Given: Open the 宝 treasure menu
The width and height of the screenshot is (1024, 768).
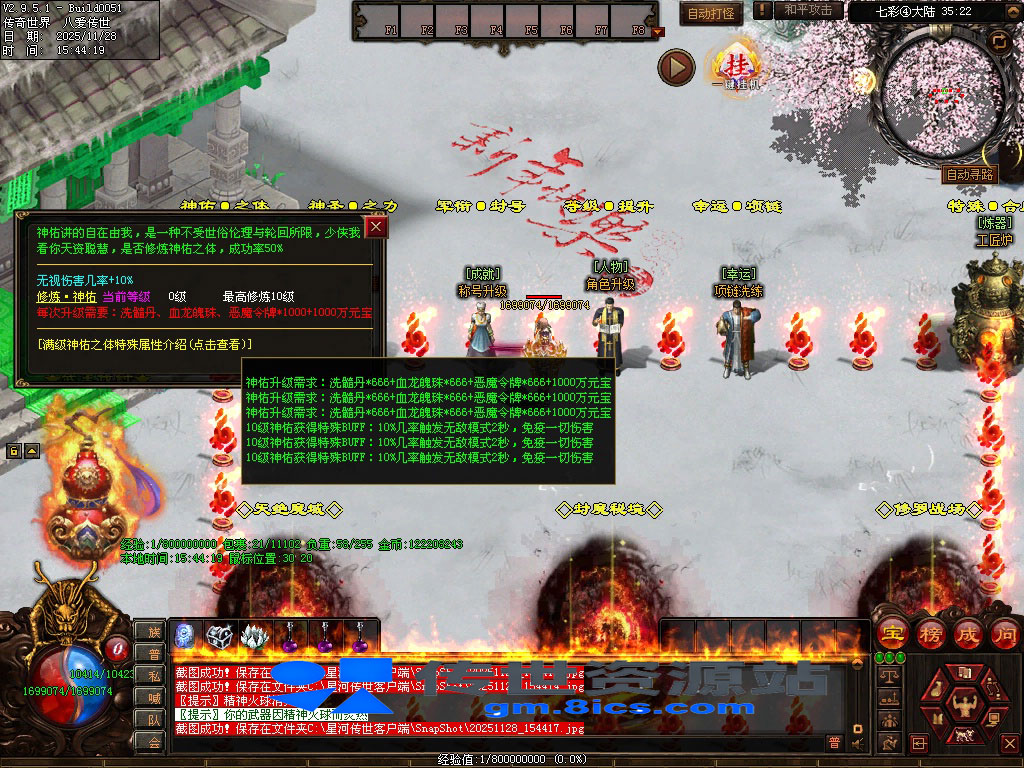Looking at the screenshot, I should pos(890,632).
